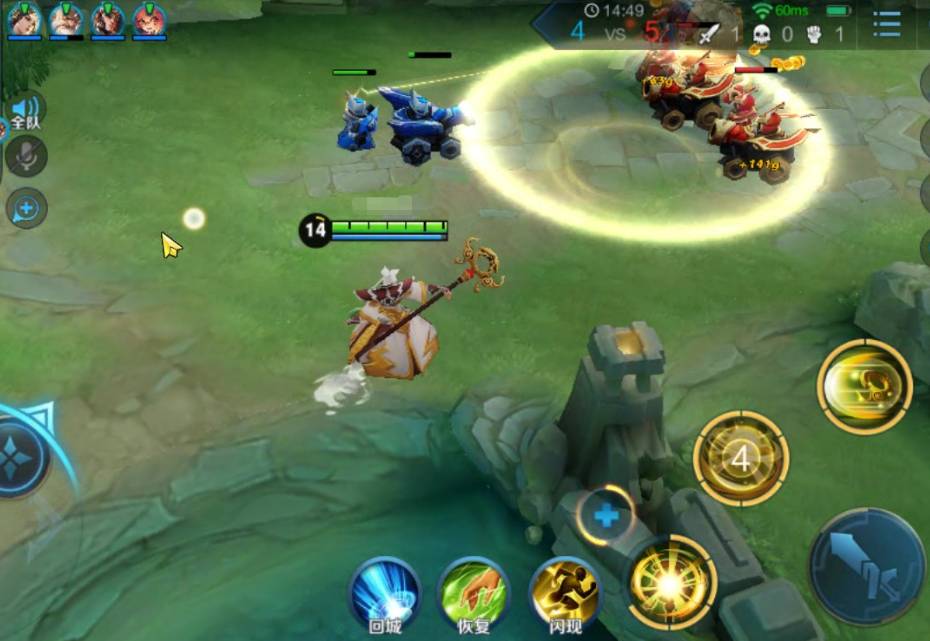
Task: Open the three-line menu at top right
Action: [886, 24]
